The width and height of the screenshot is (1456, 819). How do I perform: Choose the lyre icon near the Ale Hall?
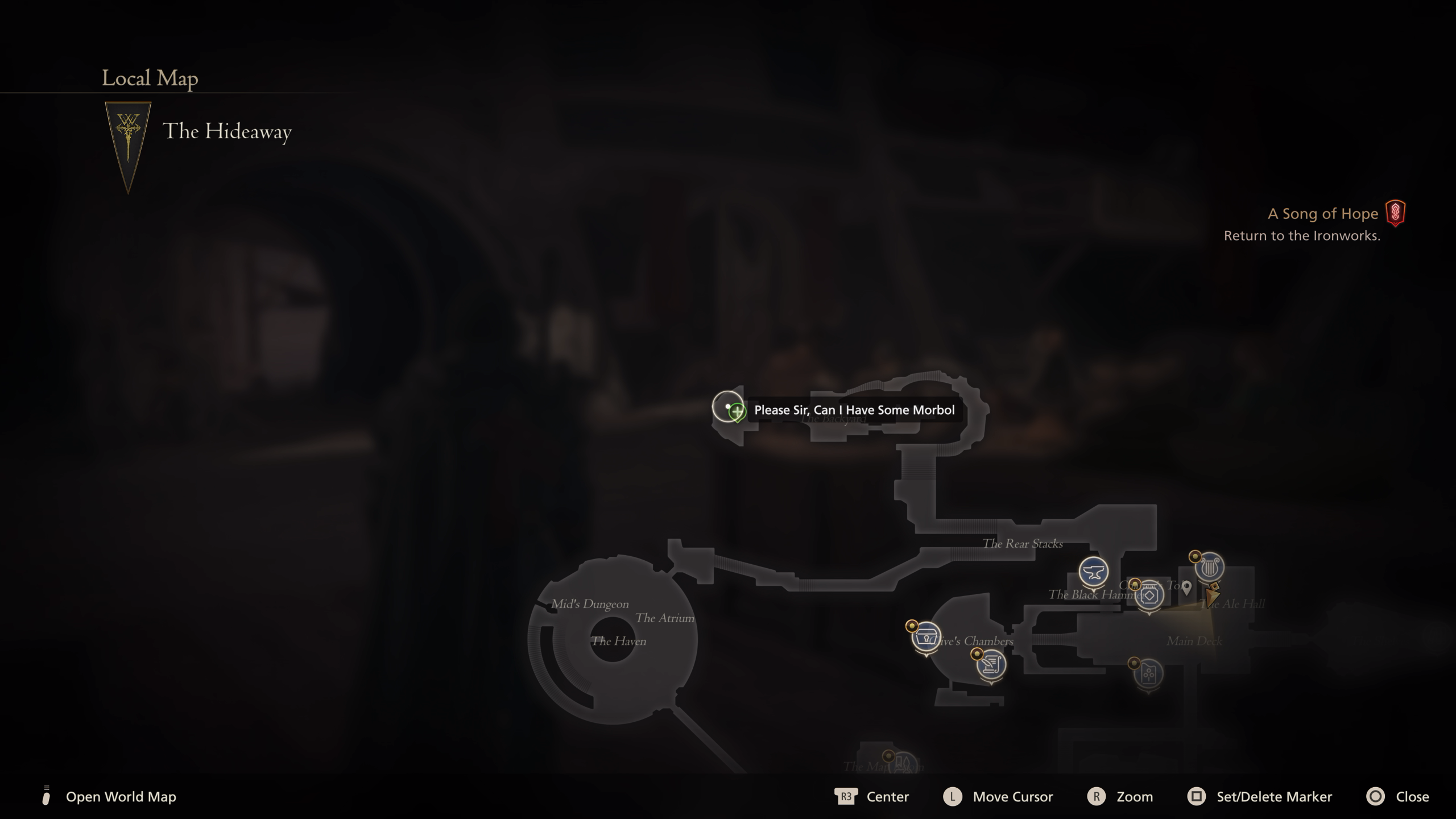coord(1209,566)
